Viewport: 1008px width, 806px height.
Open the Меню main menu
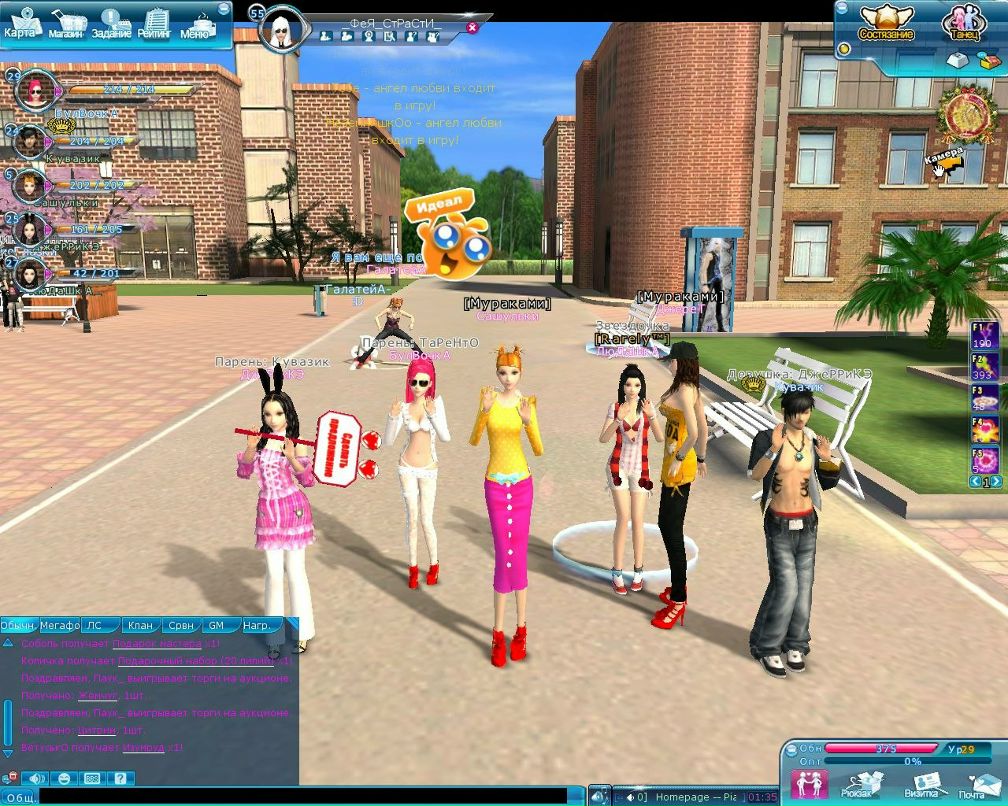pyautogui.click(x=199, y=22)
